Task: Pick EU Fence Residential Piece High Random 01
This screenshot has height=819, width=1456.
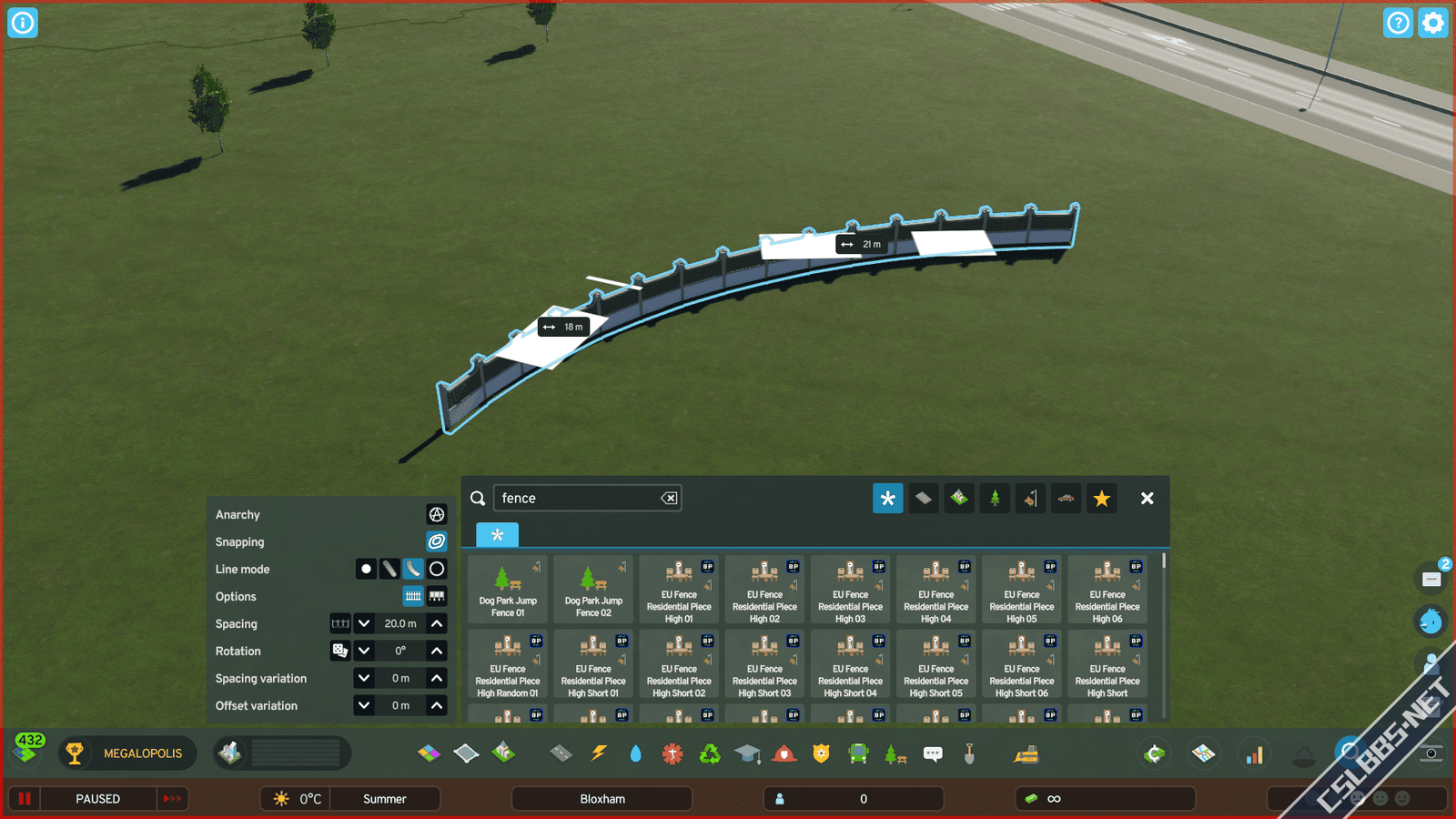Action: click(x=508, y=664)
